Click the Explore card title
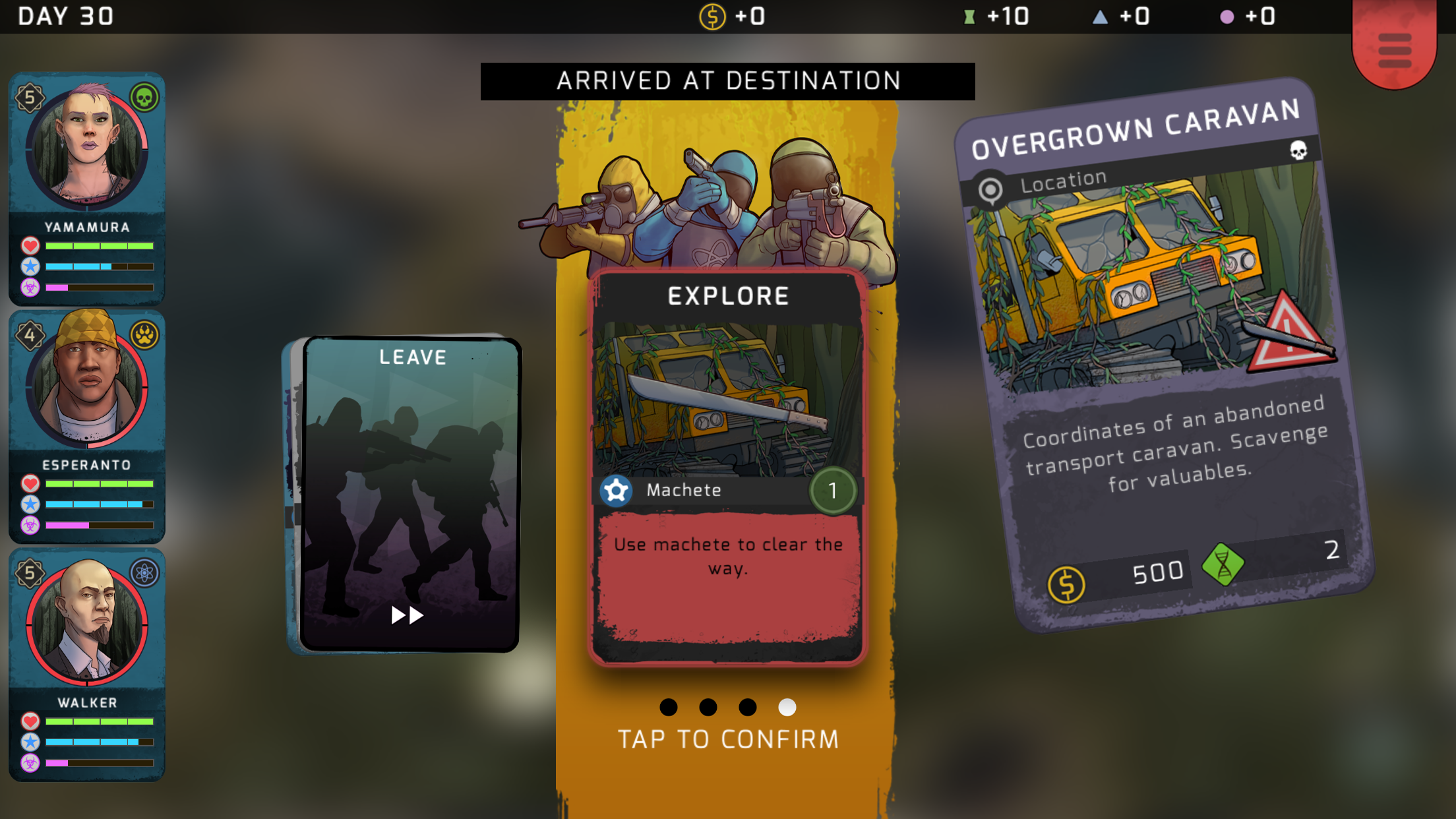The image size is (1456, 819). tap(727, 295)
